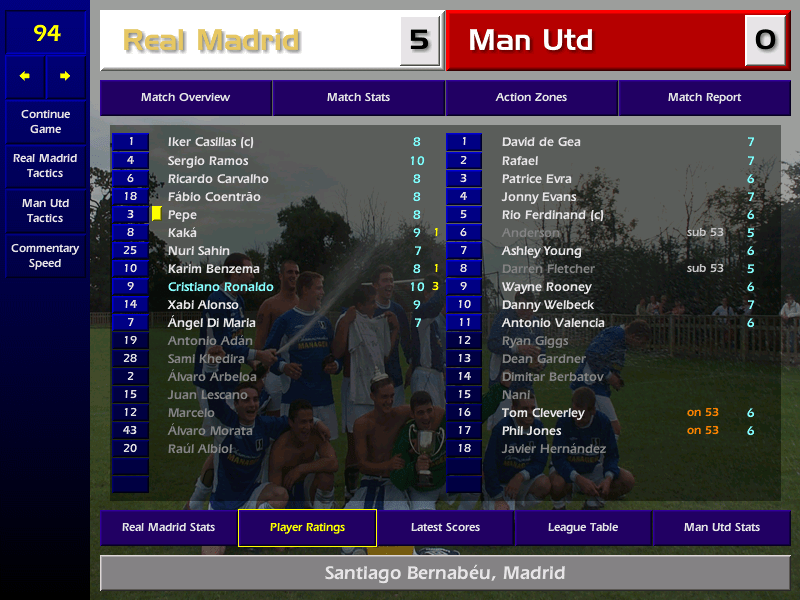Show the Match Stats tab

coord(358,98)
